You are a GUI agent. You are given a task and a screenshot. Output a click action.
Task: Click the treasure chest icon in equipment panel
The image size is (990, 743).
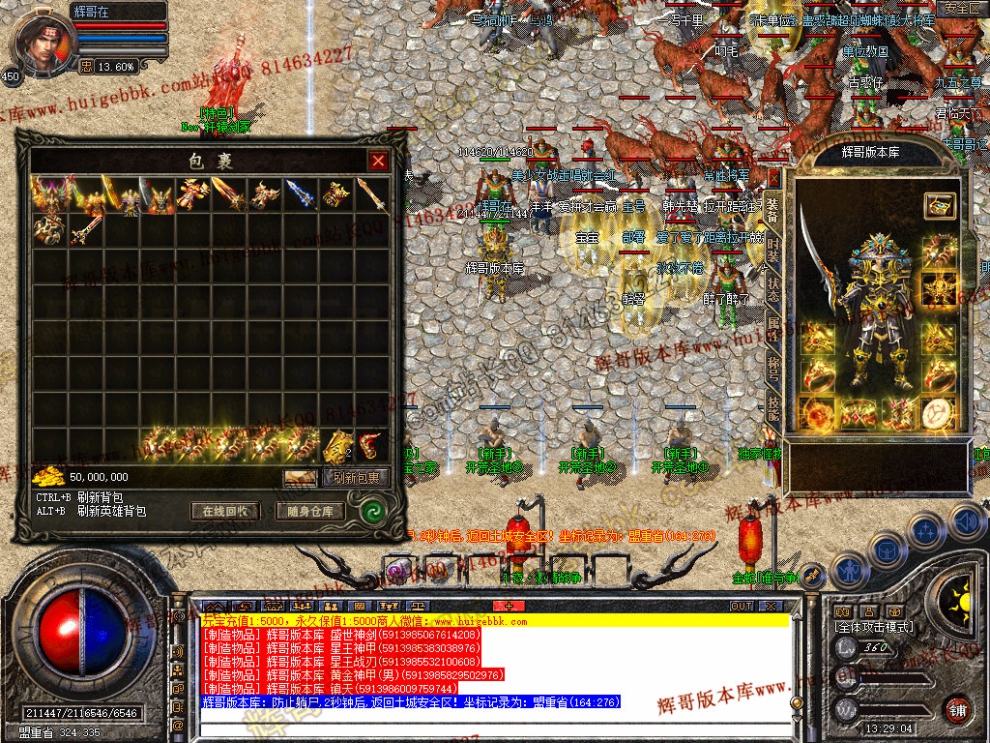click(x=938, y=205)
